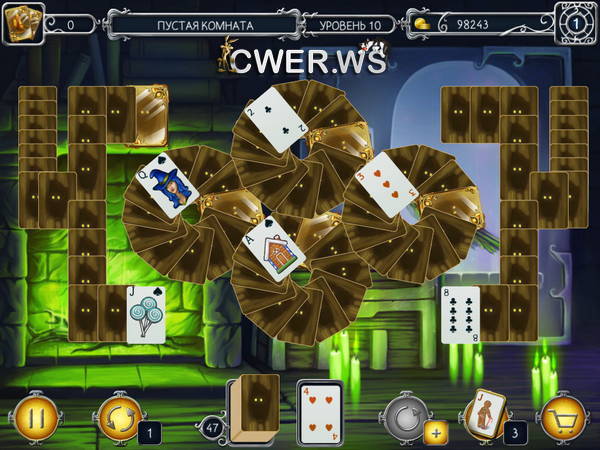The width and height of the screenshot is (600, 450).
Task: Buy more undos with the plus button
Action: [x=435, y=433]
